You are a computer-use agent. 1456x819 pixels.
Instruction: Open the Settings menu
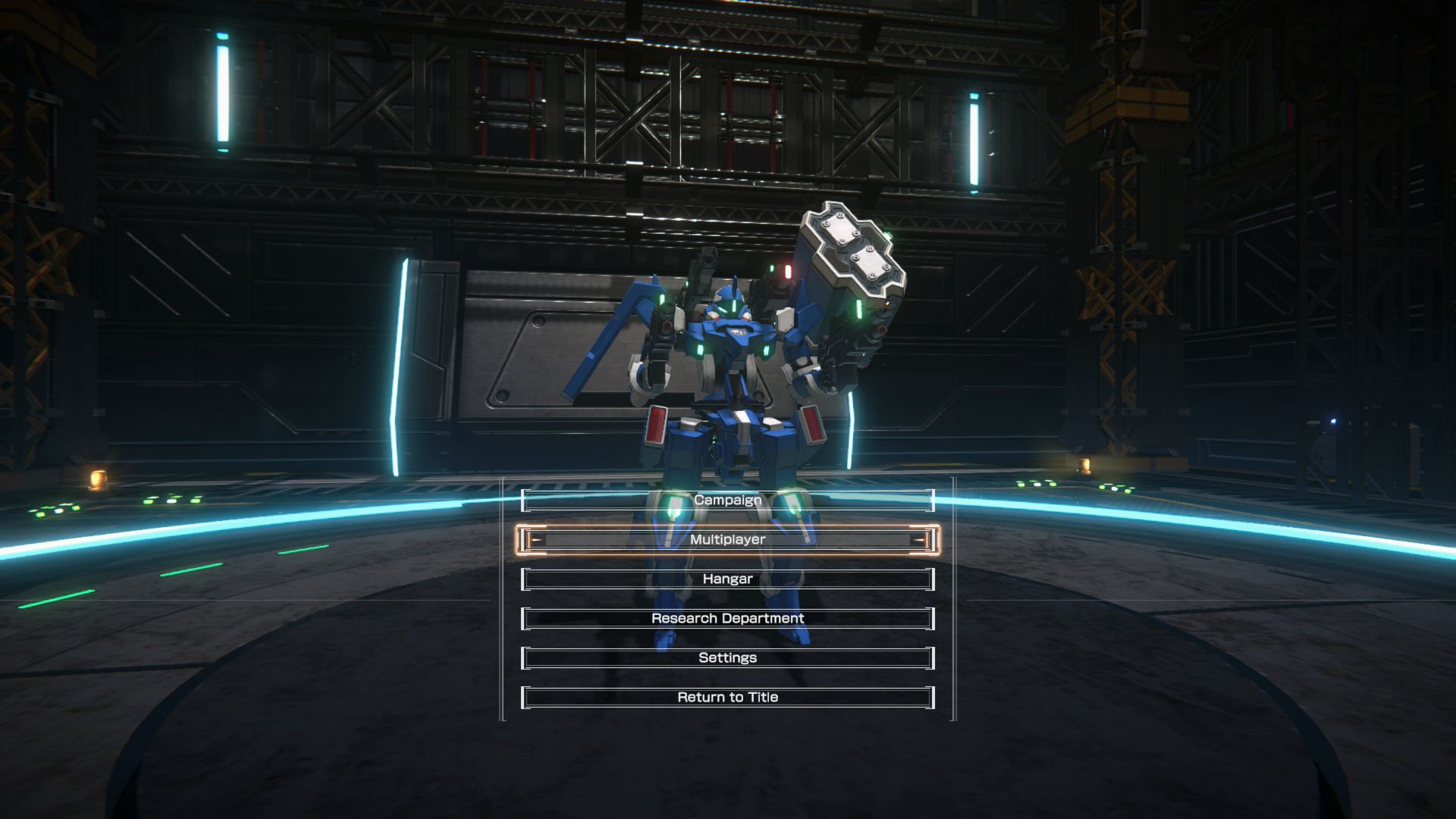pyautogui.click(x=726, y=657)
